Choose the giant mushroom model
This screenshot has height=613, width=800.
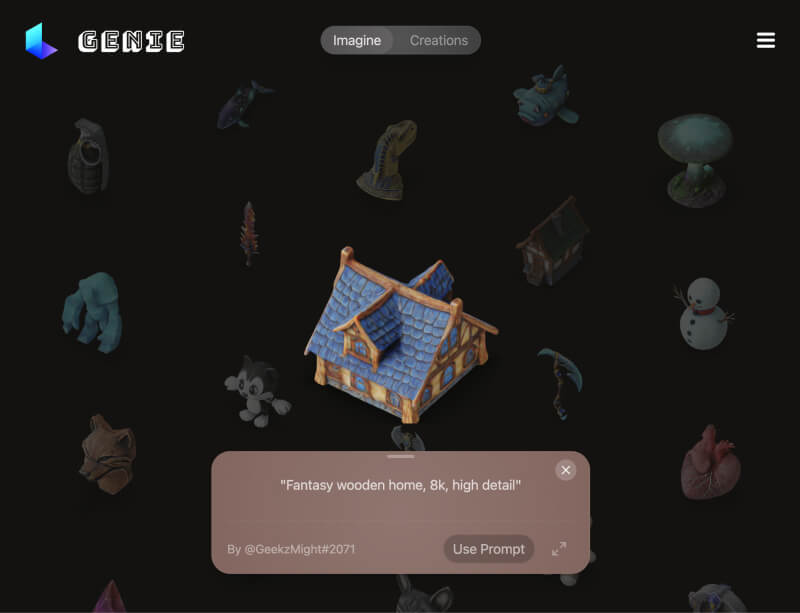click(695, 158)
